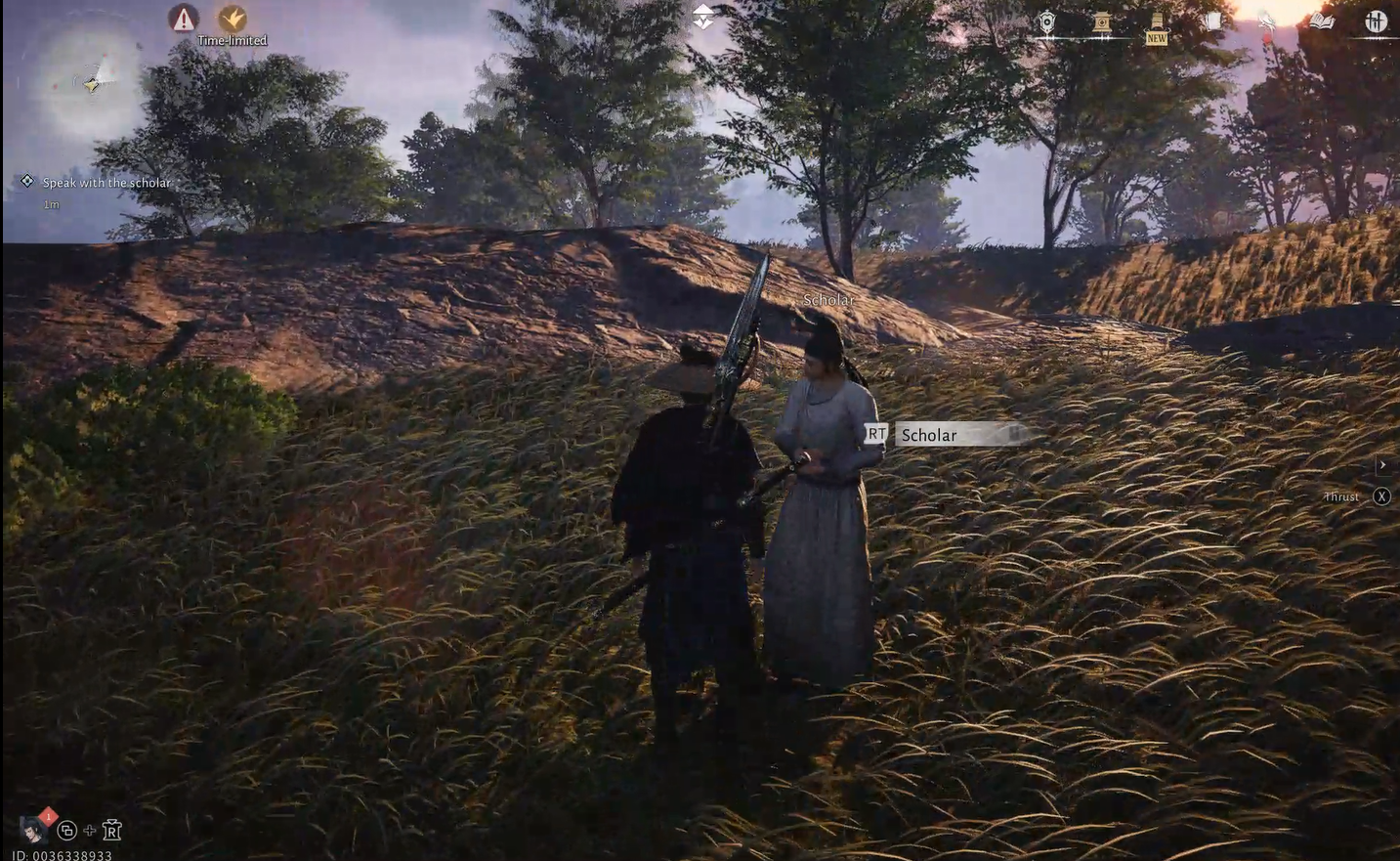Toggle the duplicate squares icon near character portrait
1400x861 pixels.
click(65, 830)
